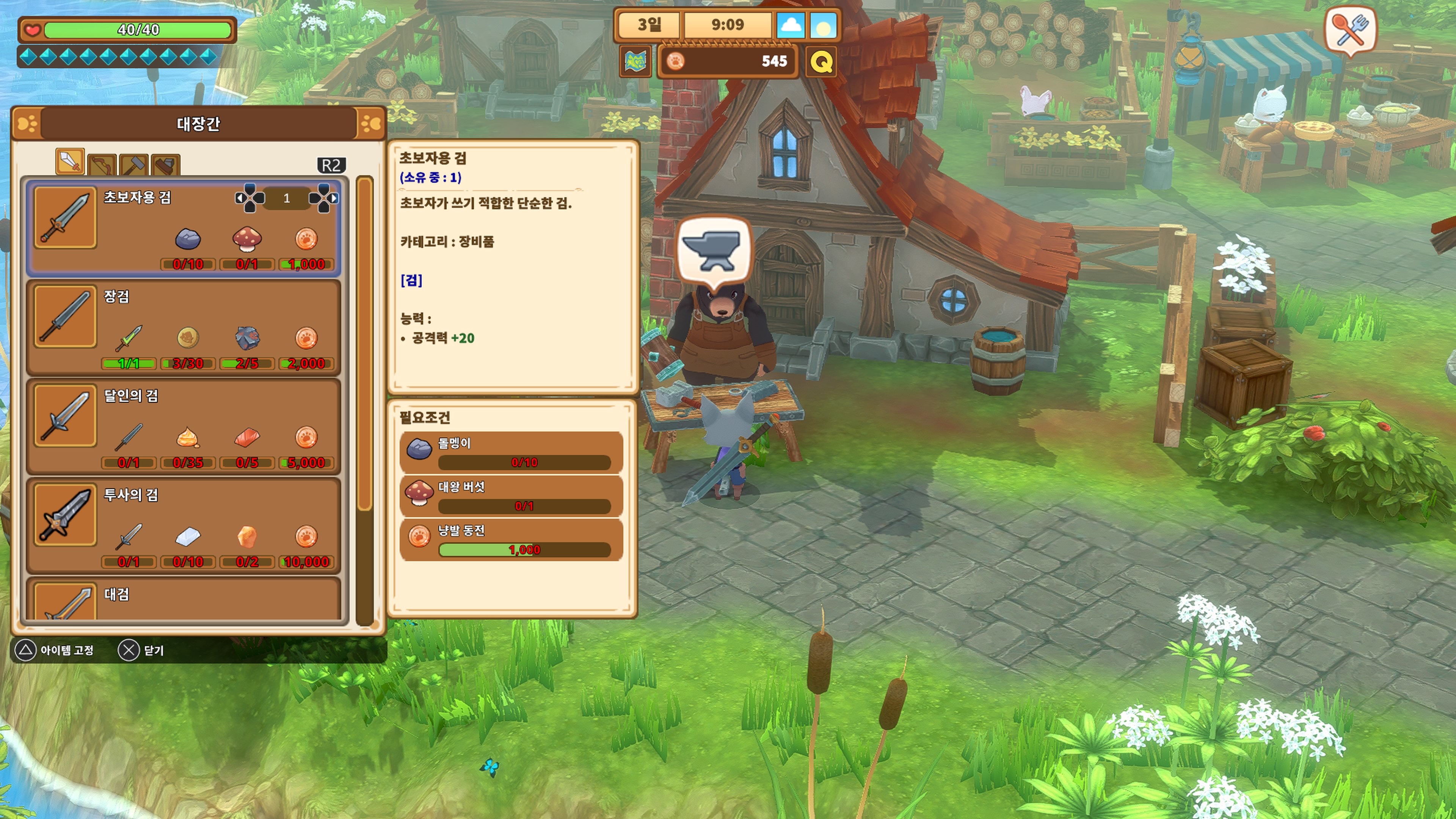Click the 대왕 버섯 requirement row
The height and width of the screenshot is (819, 1456).
(x=511, y=496)
